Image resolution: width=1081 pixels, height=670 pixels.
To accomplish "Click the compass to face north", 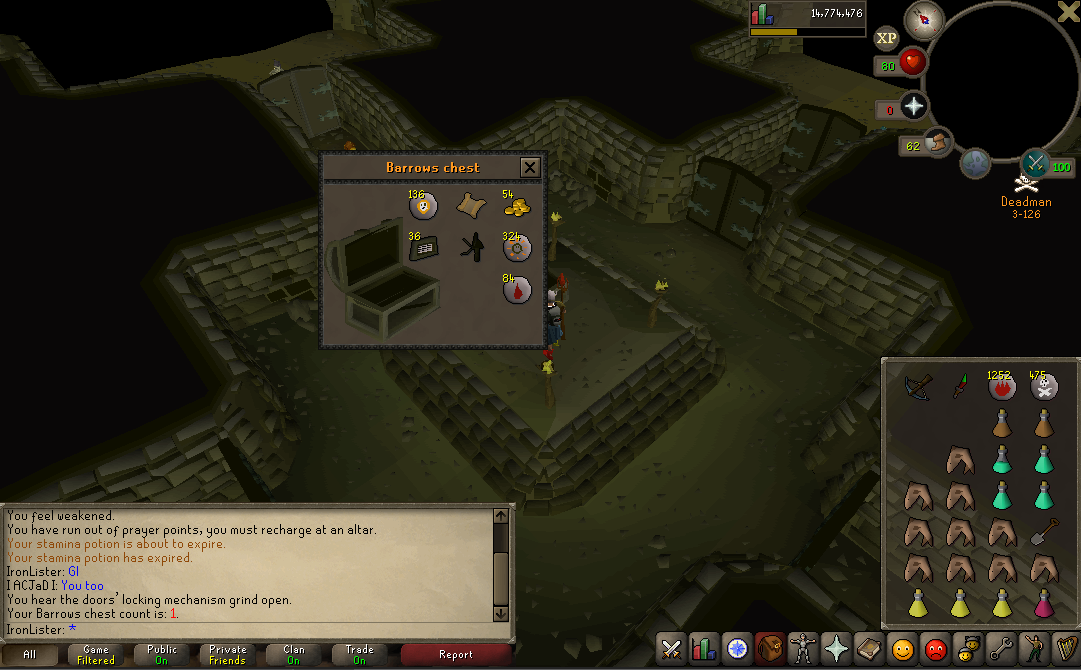I will 925,18.
